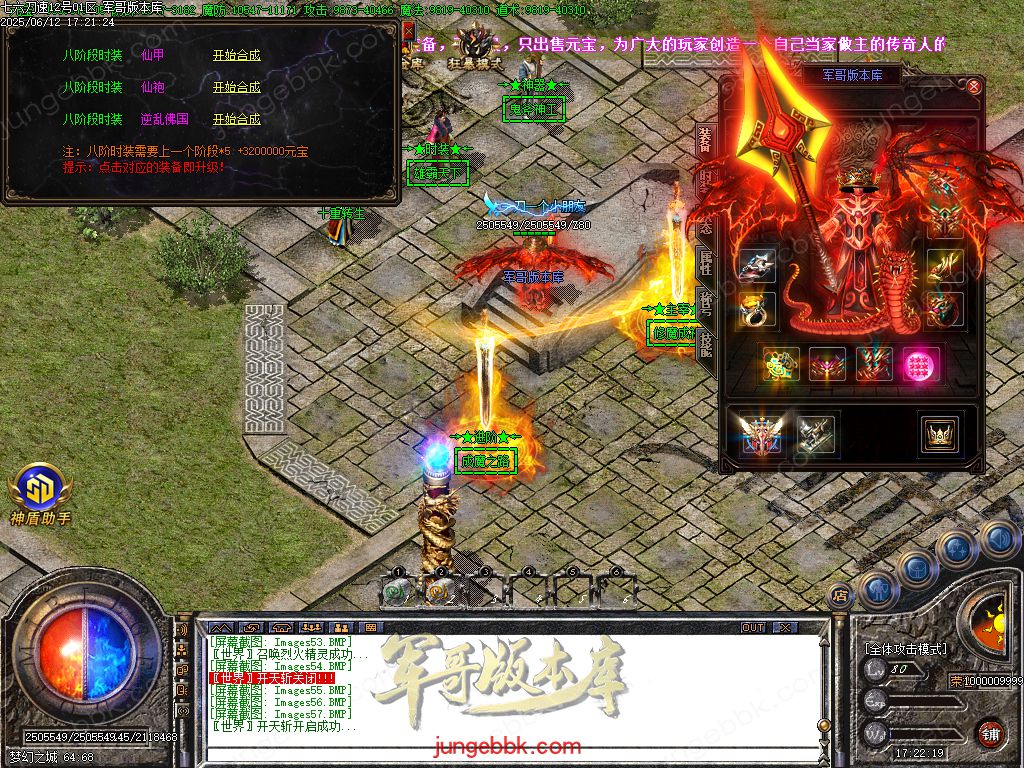Screen dimensions: 1024x768
Task: Toggle sound with the speaker button
Action: (997, 540)
